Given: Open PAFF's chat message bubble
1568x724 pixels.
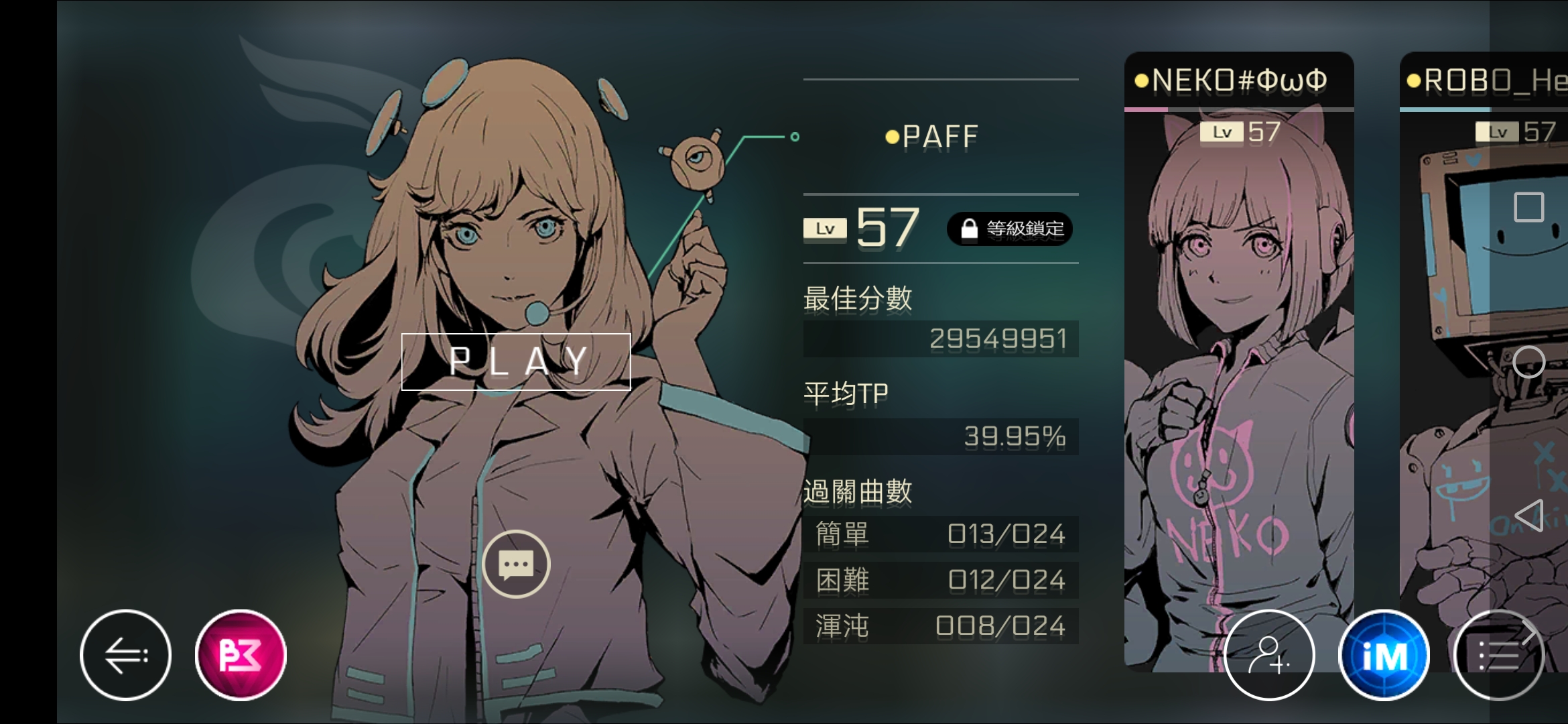Looking at the screenshot, I should (x=516, y=563).
